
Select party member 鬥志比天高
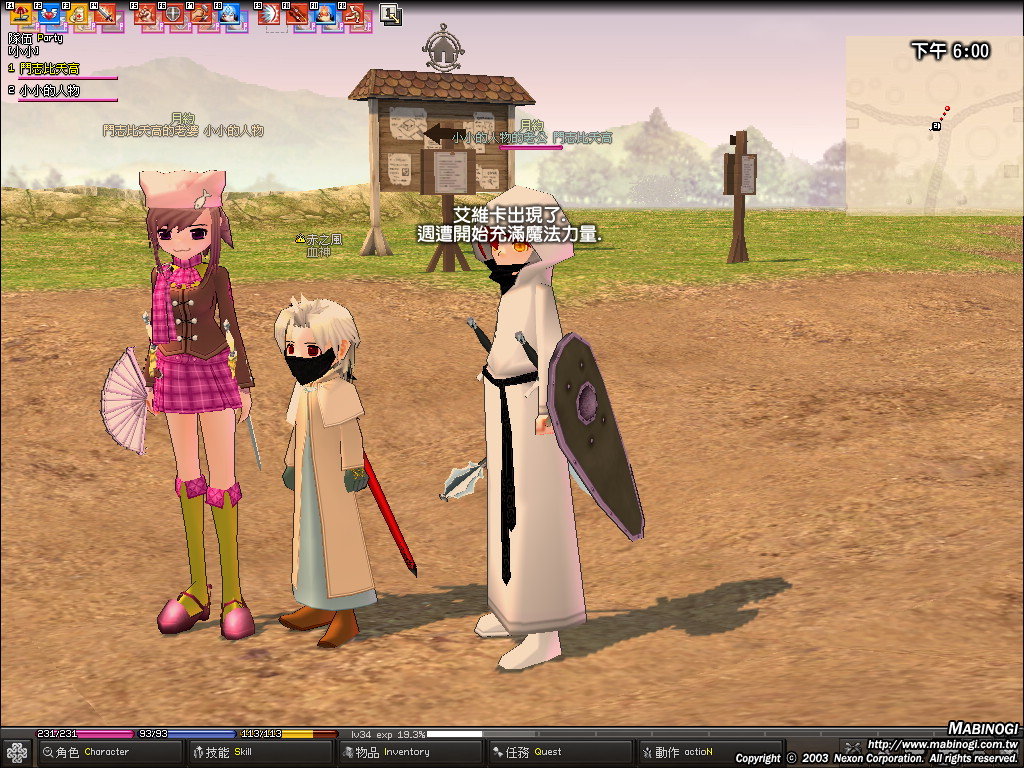point(62,69)
